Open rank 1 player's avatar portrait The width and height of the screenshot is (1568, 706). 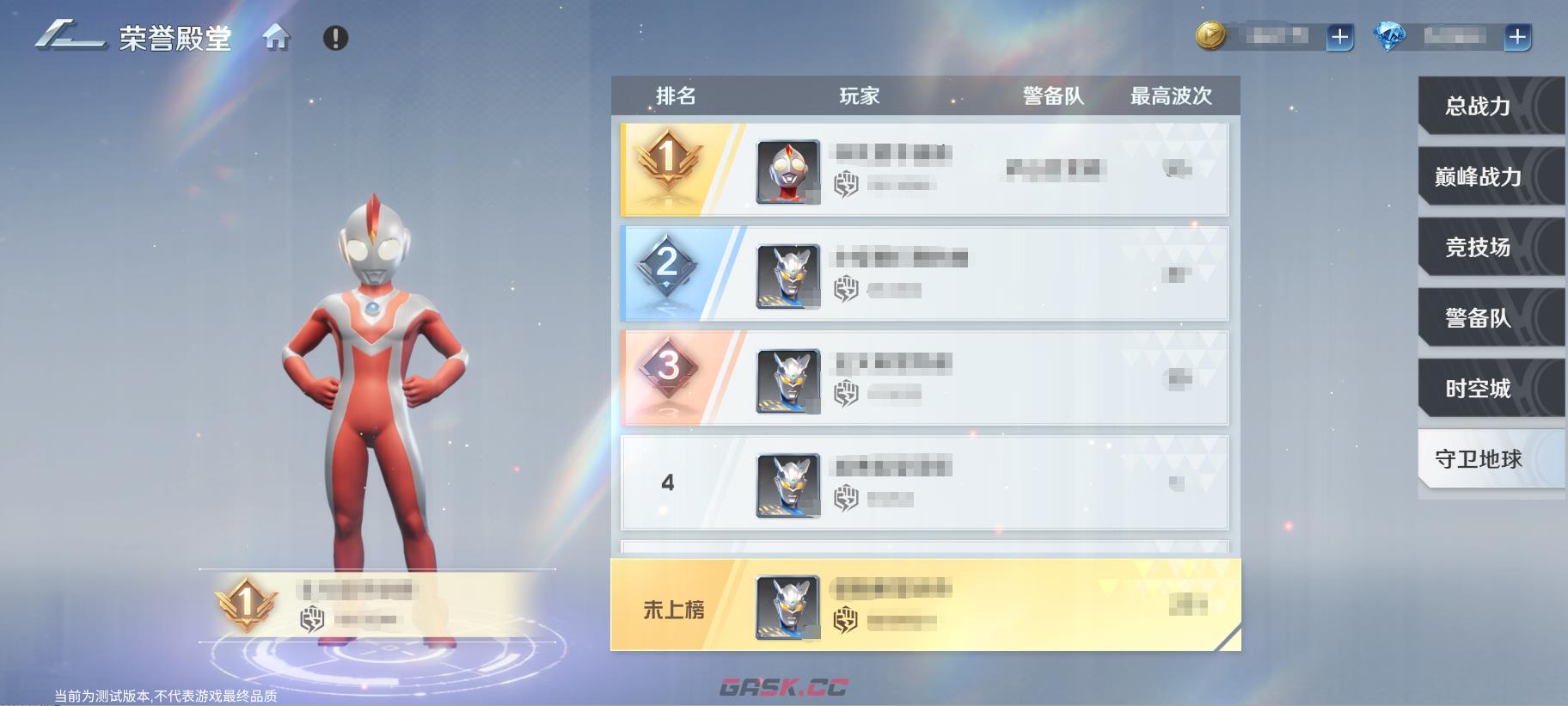click(x=787, y=169)
